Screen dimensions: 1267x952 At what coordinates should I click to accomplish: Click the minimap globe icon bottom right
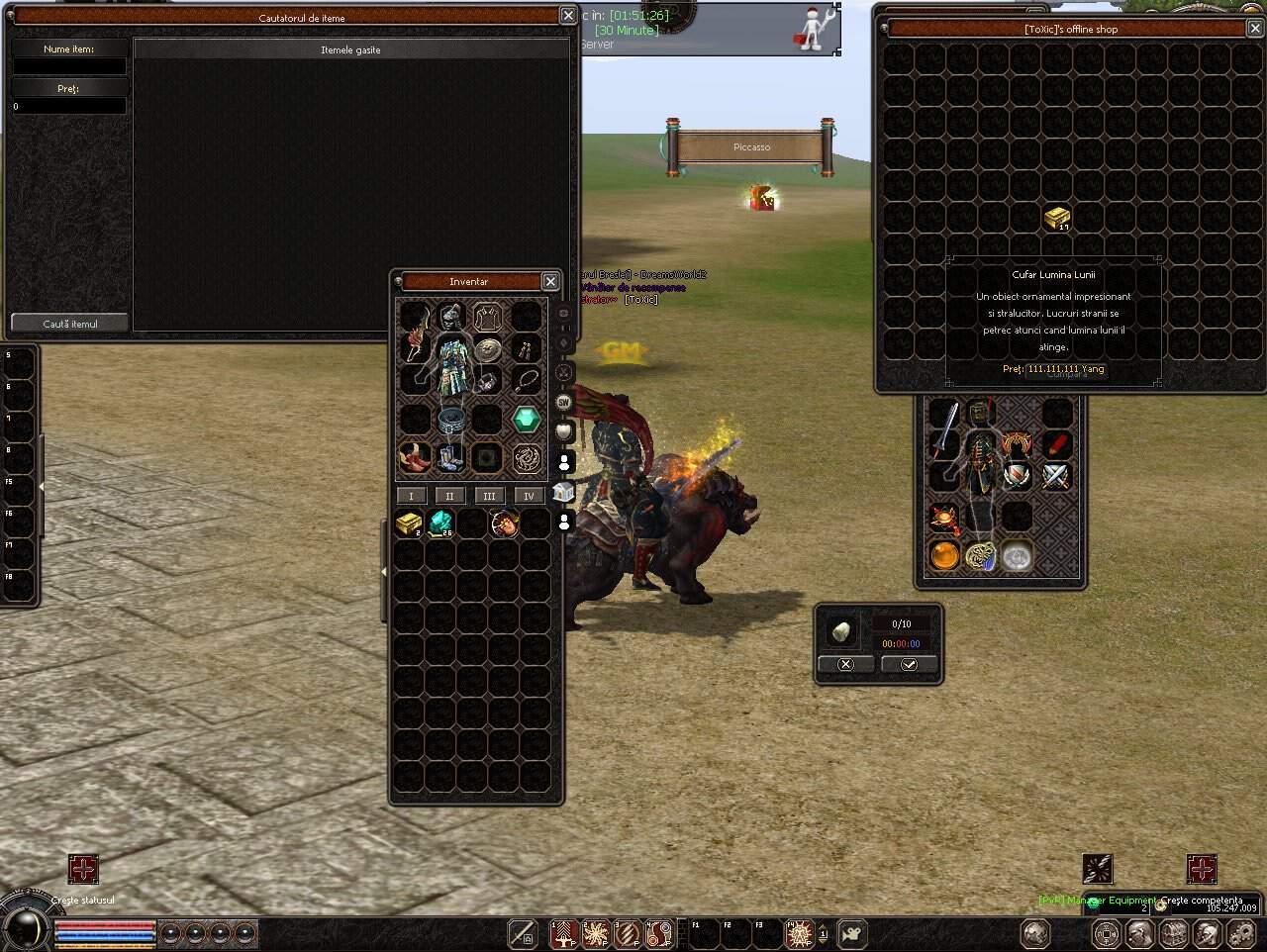tap(1035, 934)
